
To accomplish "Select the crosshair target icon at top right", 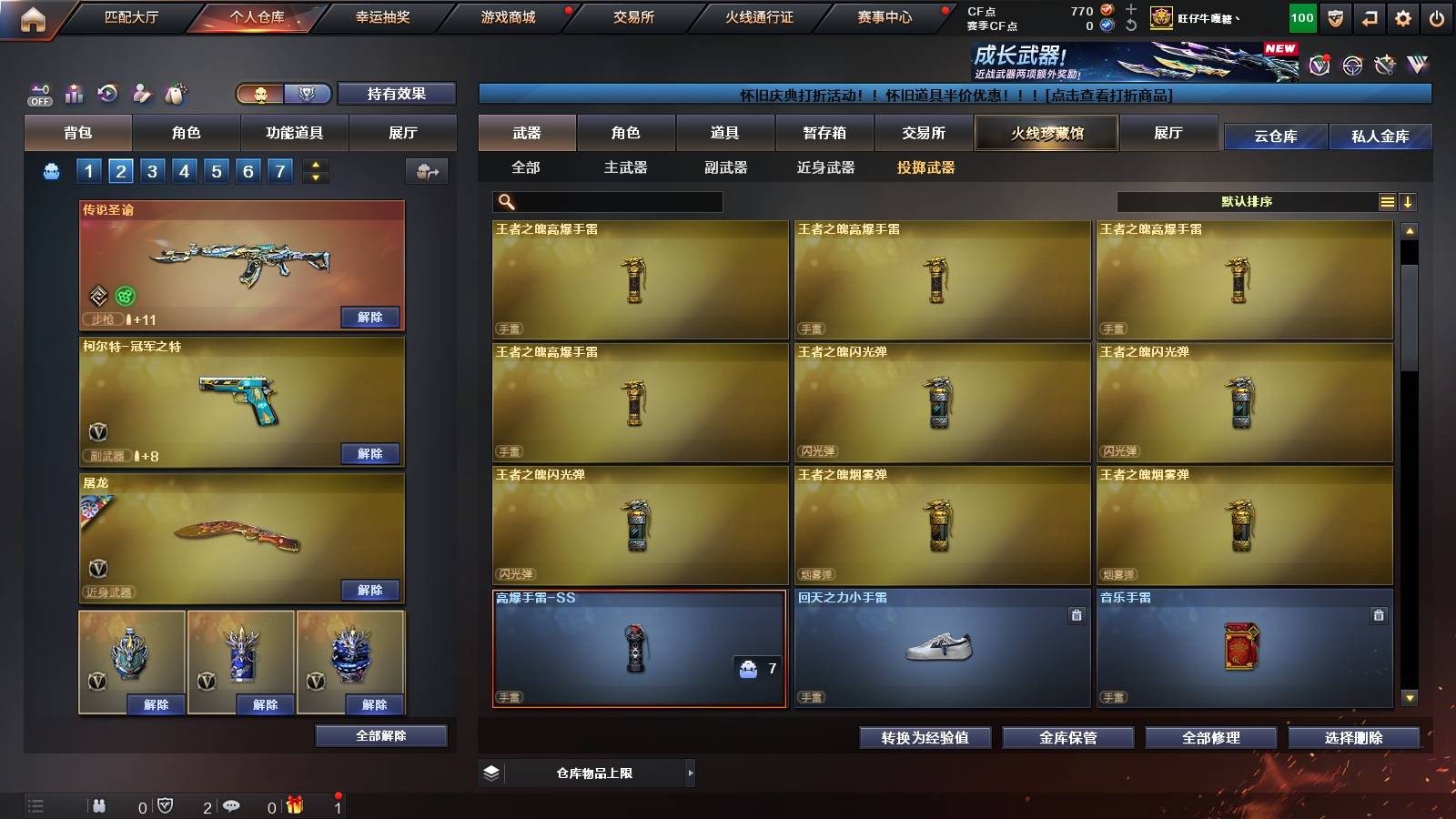I will pos(1351,66).
